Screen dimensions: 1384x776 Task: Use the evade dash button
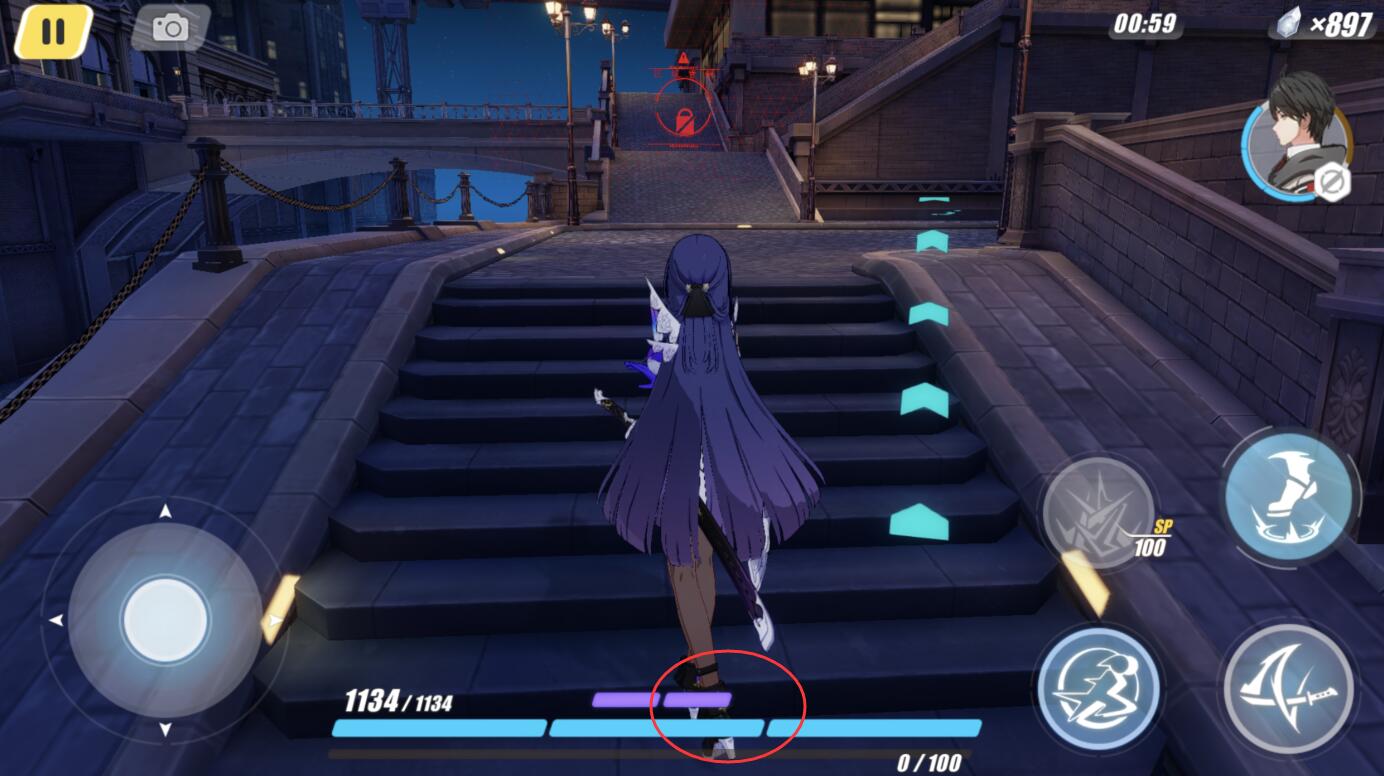pyautogui.click(x=1098, y=688)
